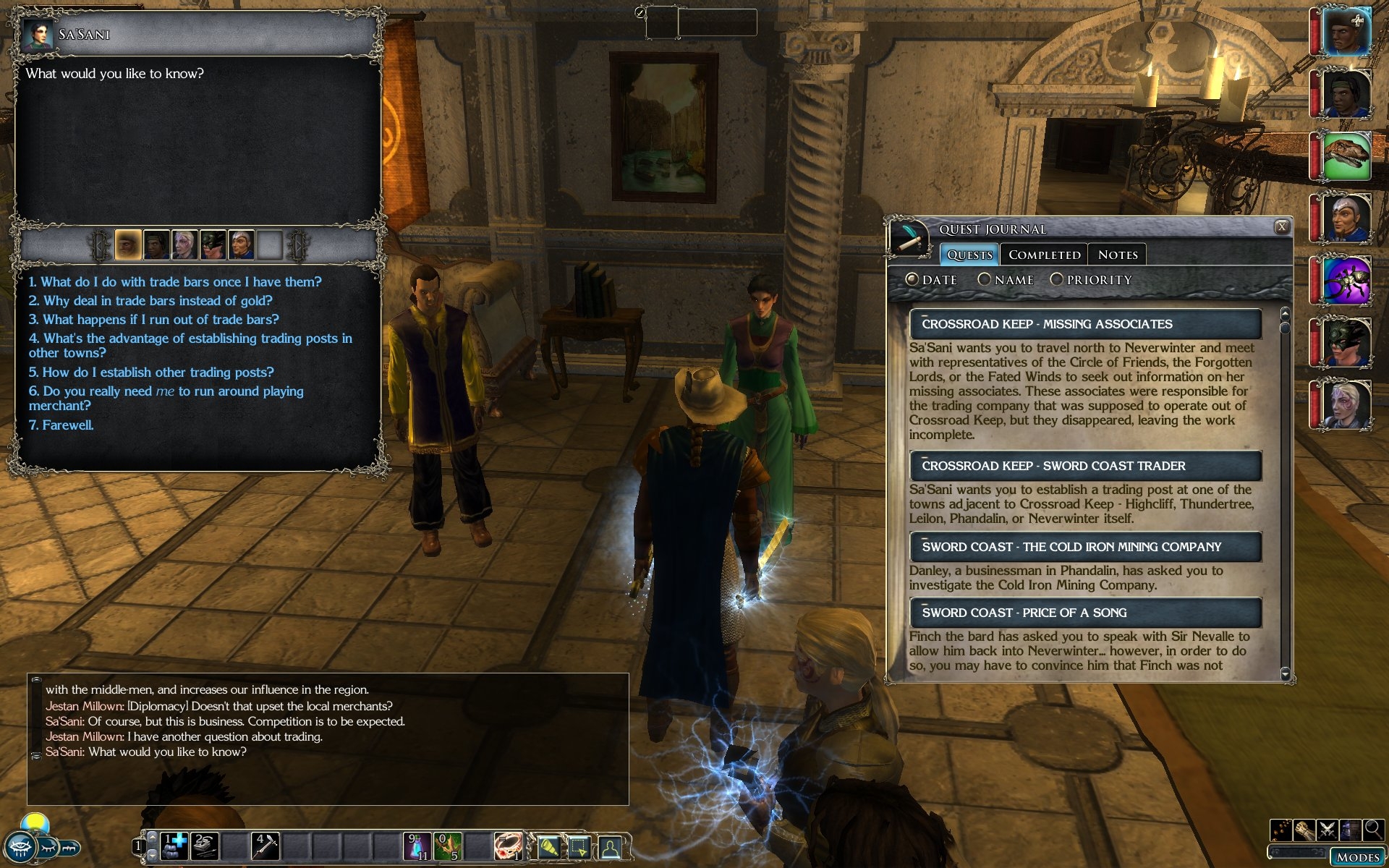This screenshot has width=1389, height=868.
Task: Toggle the magnifying glass search mode
Action: point(1373,829)
